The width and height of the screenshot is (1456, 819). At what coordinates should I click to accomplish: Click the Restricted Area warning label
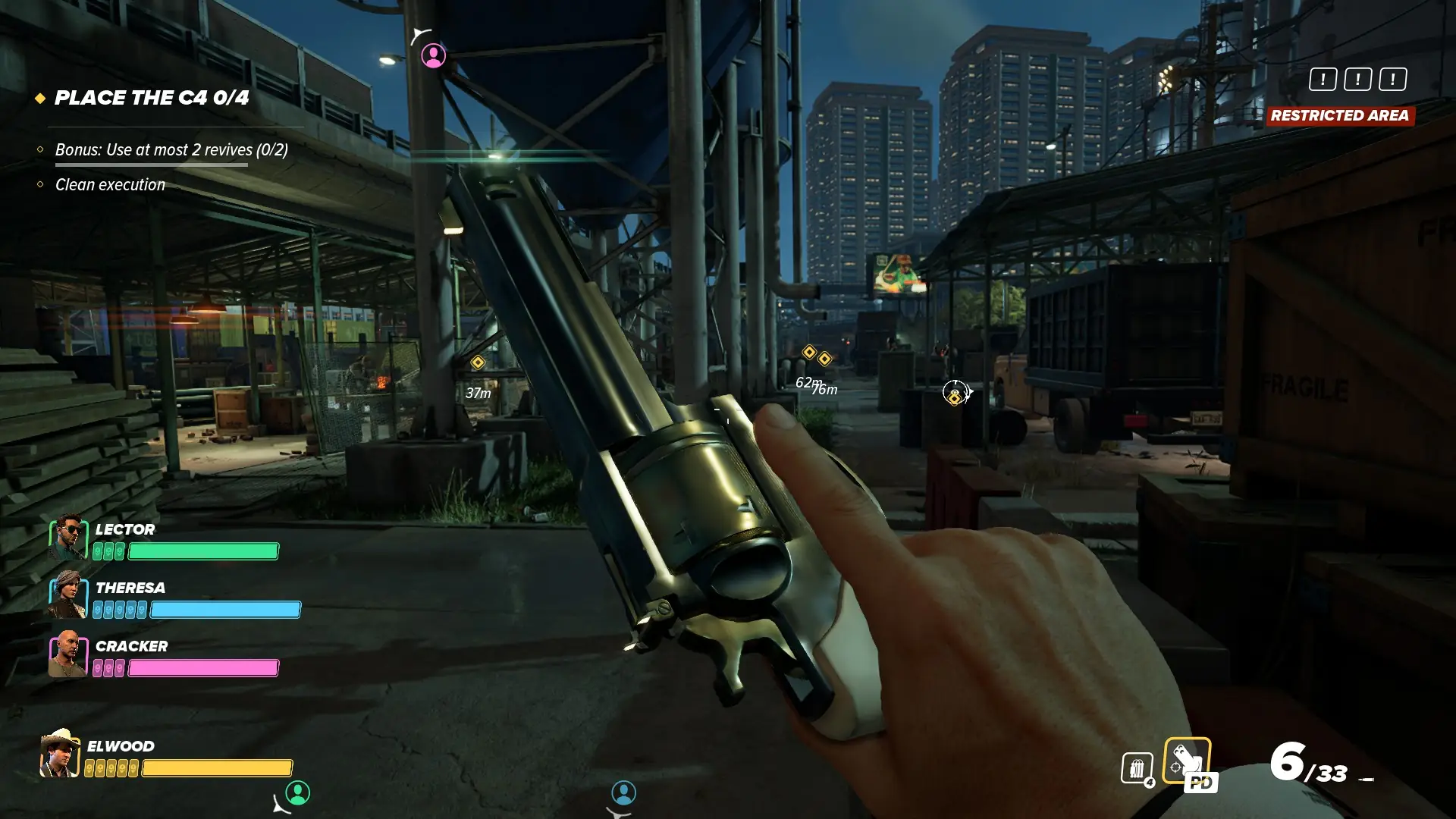[x=1339, y=115]
